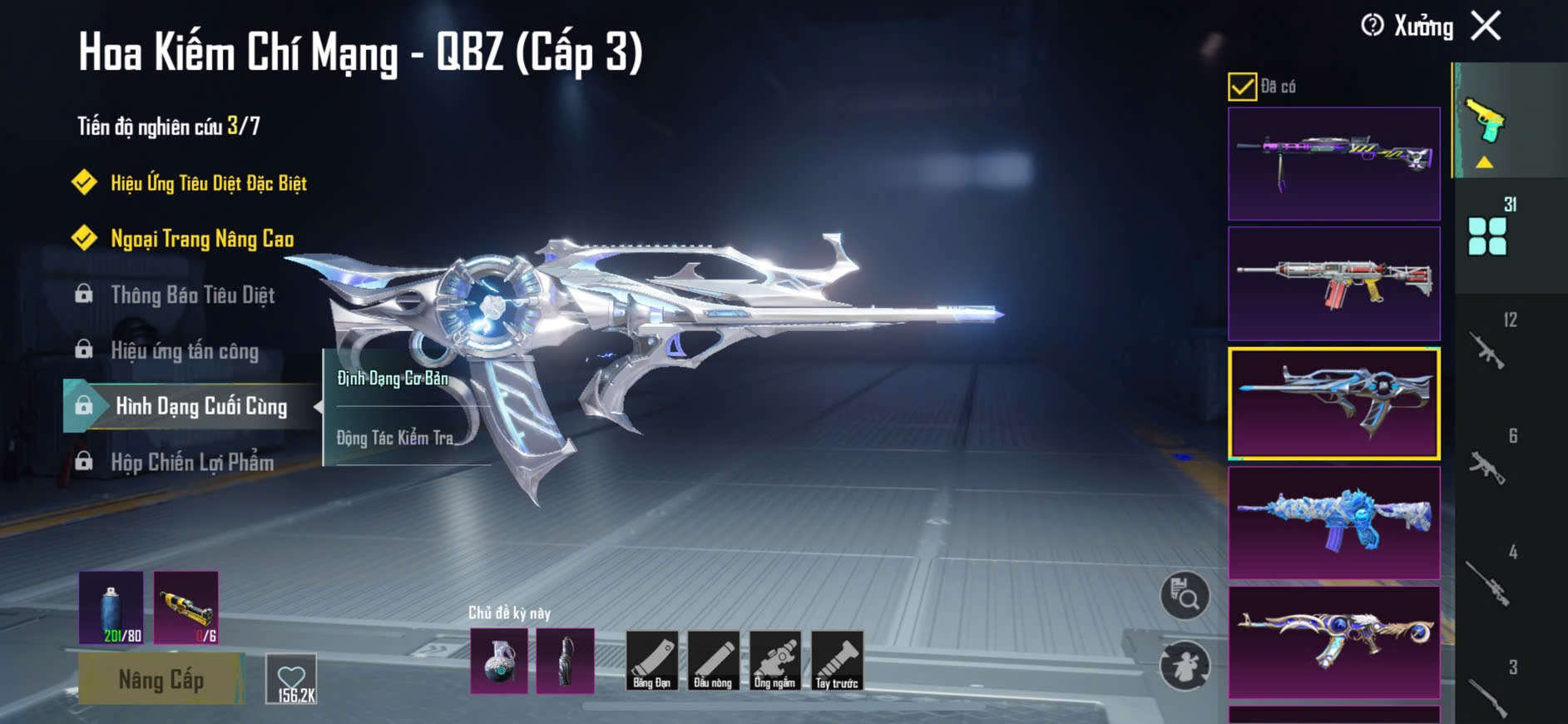Like the skin with the heart button
Image resolution: width=1568 pixels, height=724 pixels.
291,678
